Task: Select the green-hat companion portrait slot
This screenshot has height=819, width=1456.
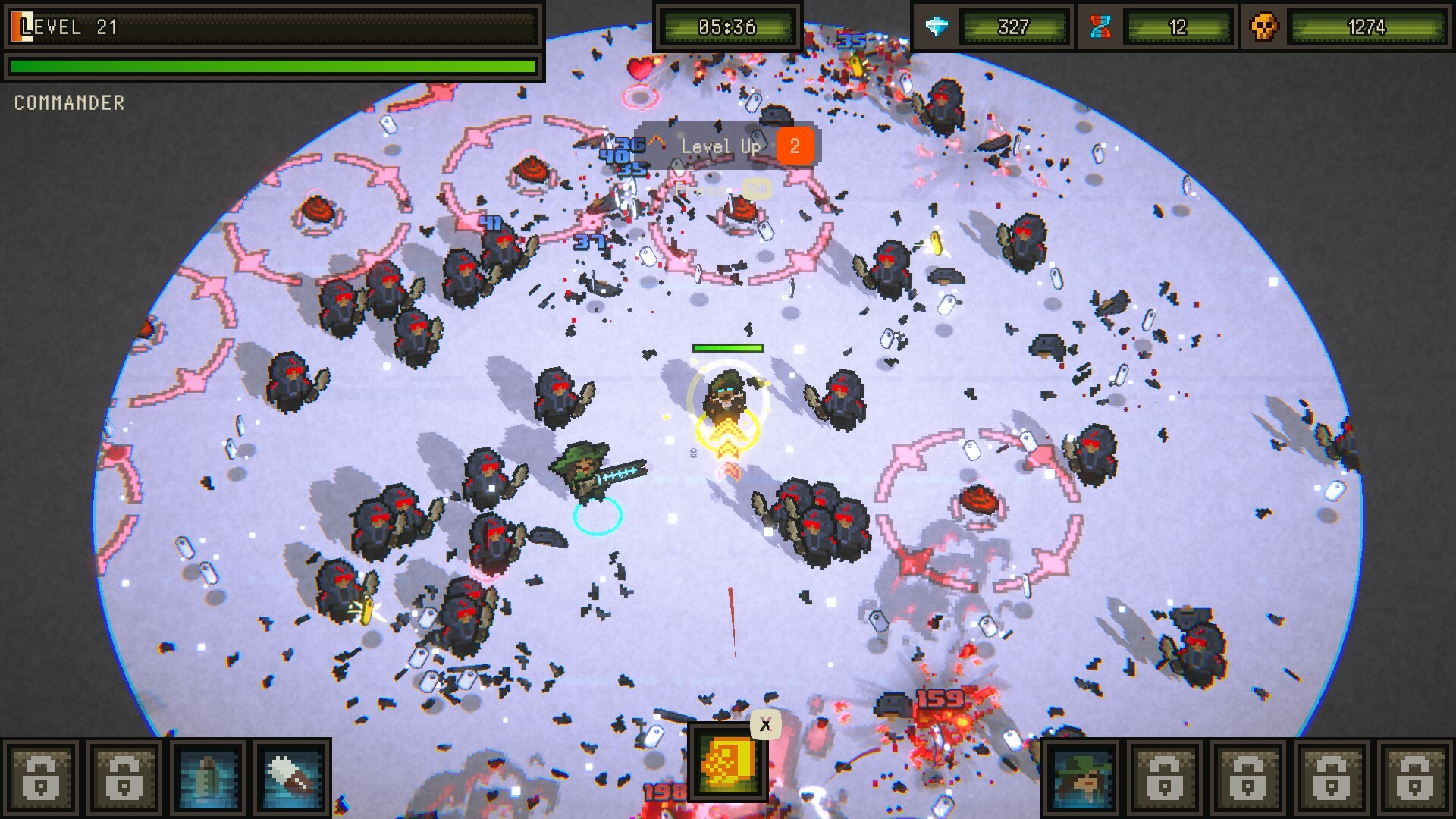Action: pos(1082,778)
